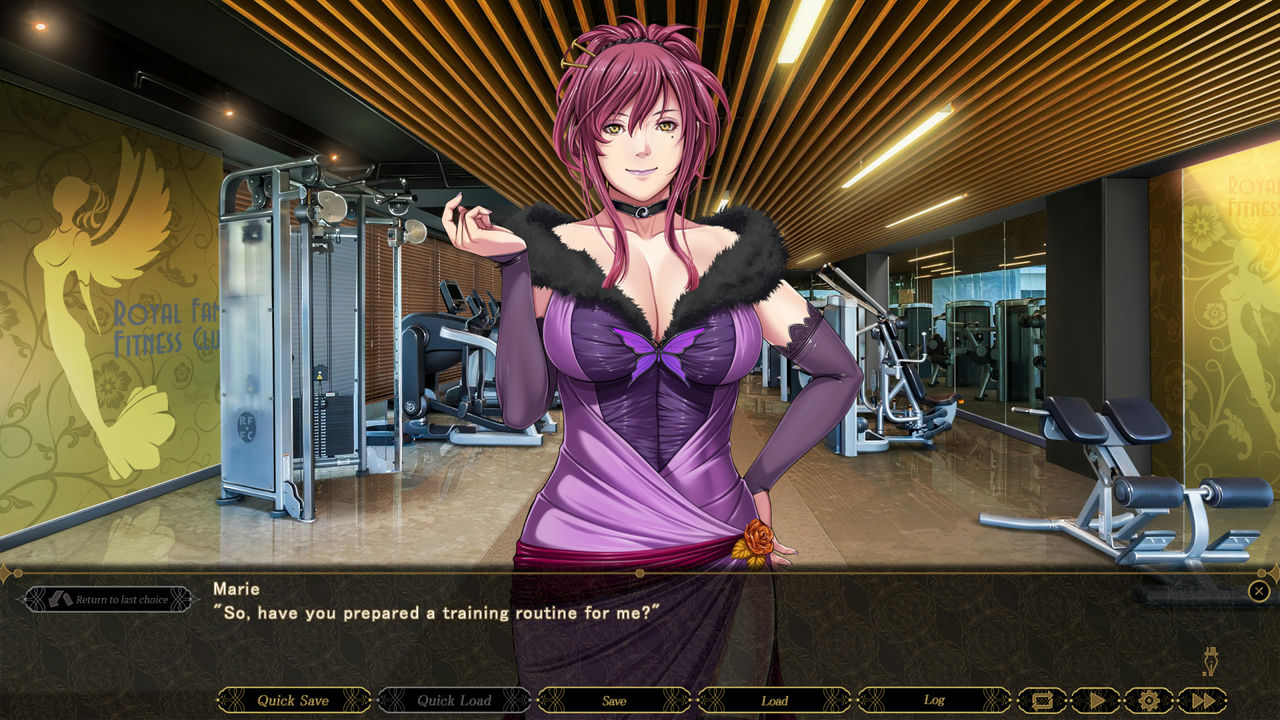Open the Load screen
Screen dimensions: 1280x720
[774, 701]
